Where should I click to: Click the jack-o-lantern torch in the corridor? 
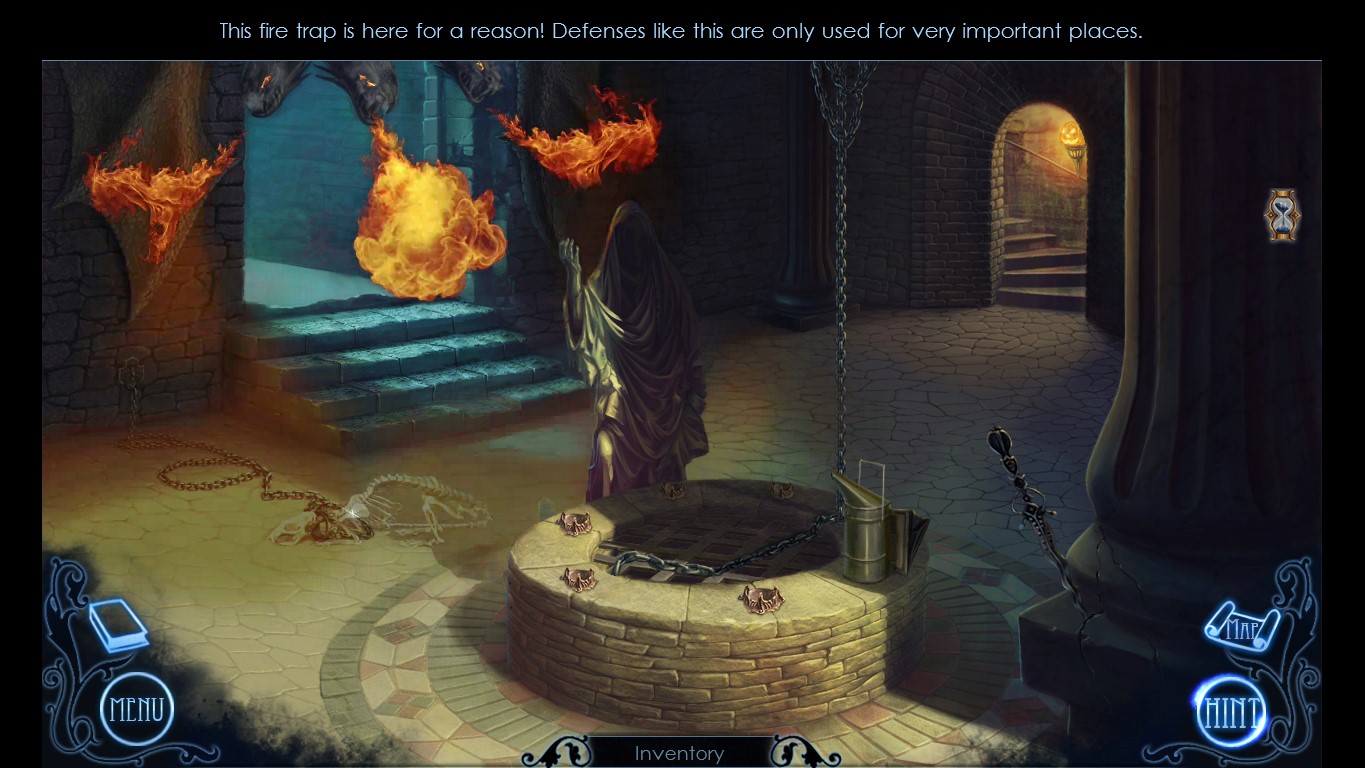point(1072,135)
